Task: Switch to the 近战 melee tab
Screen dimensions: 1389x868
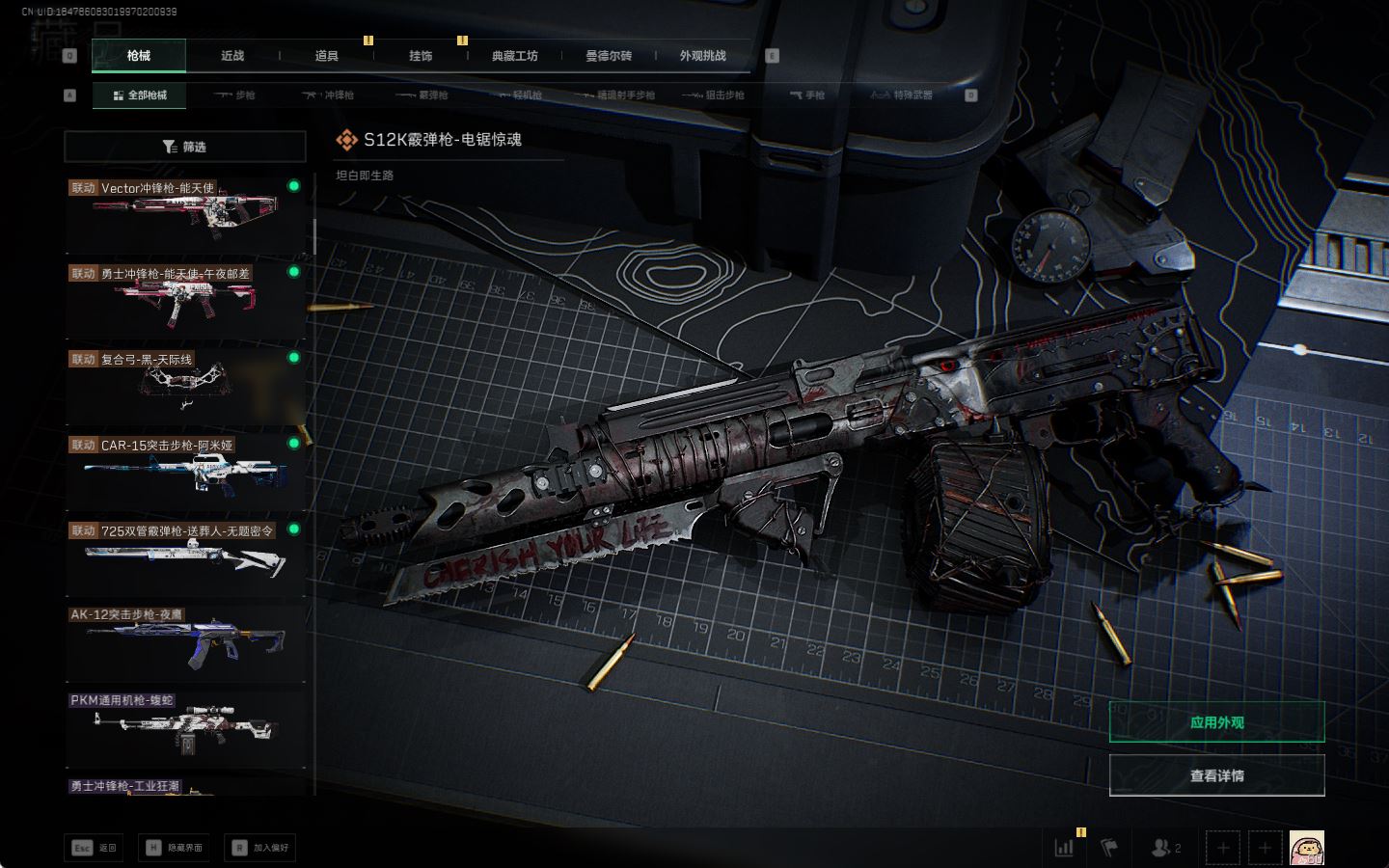Action: [x=232, y=56]
